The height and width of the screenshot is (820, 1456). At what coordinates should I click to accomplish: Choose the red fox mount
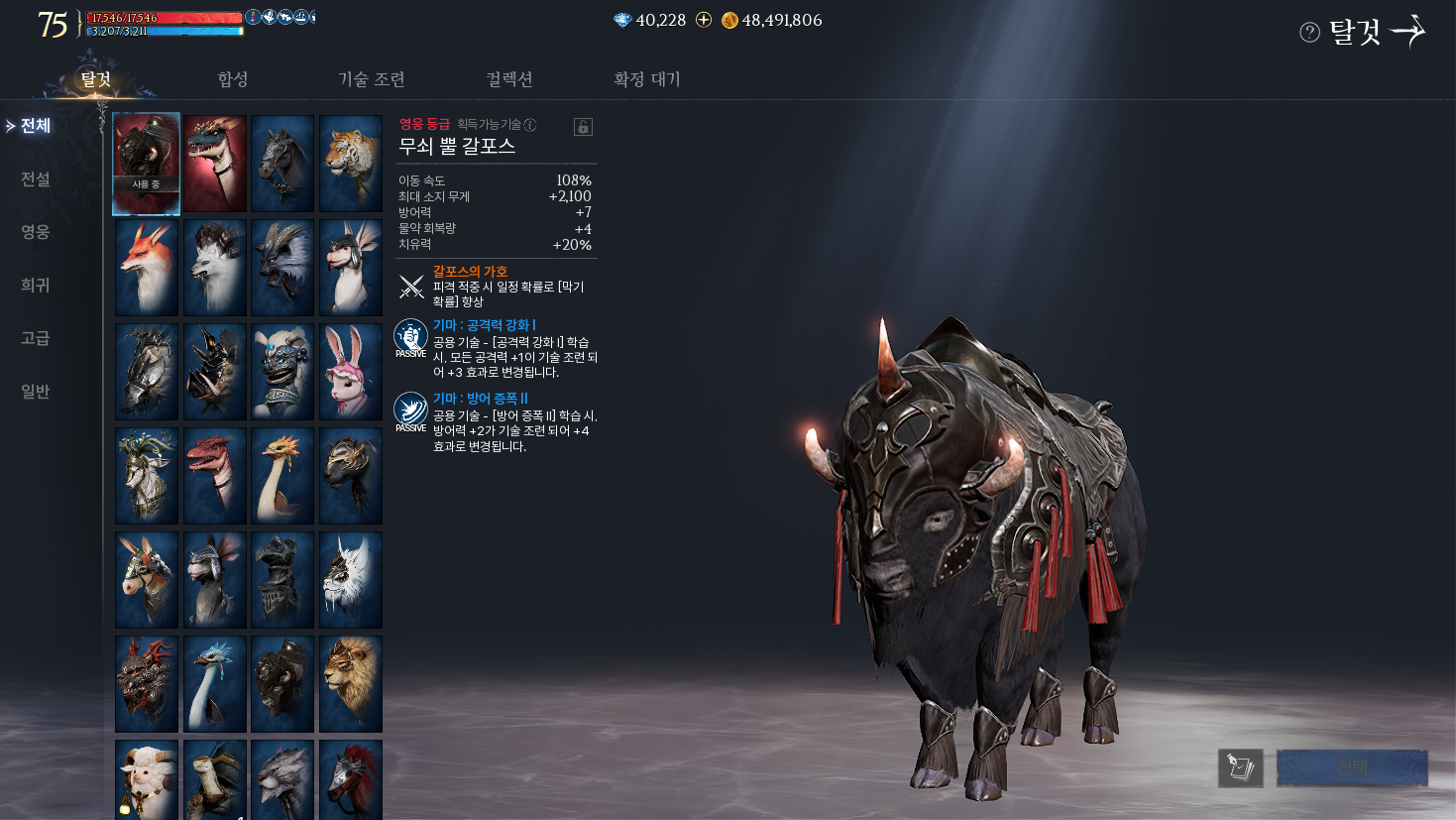point(147,268)
